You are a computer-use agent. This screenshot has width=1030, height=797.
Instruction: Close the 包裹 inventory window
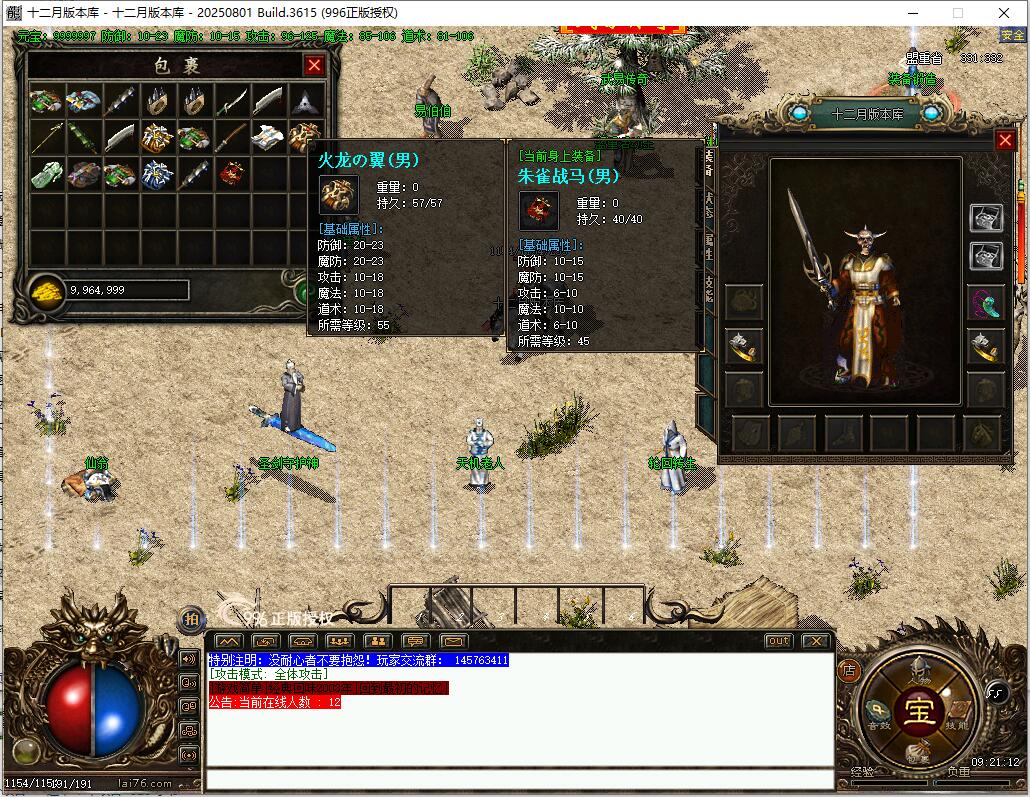point(314,66)
